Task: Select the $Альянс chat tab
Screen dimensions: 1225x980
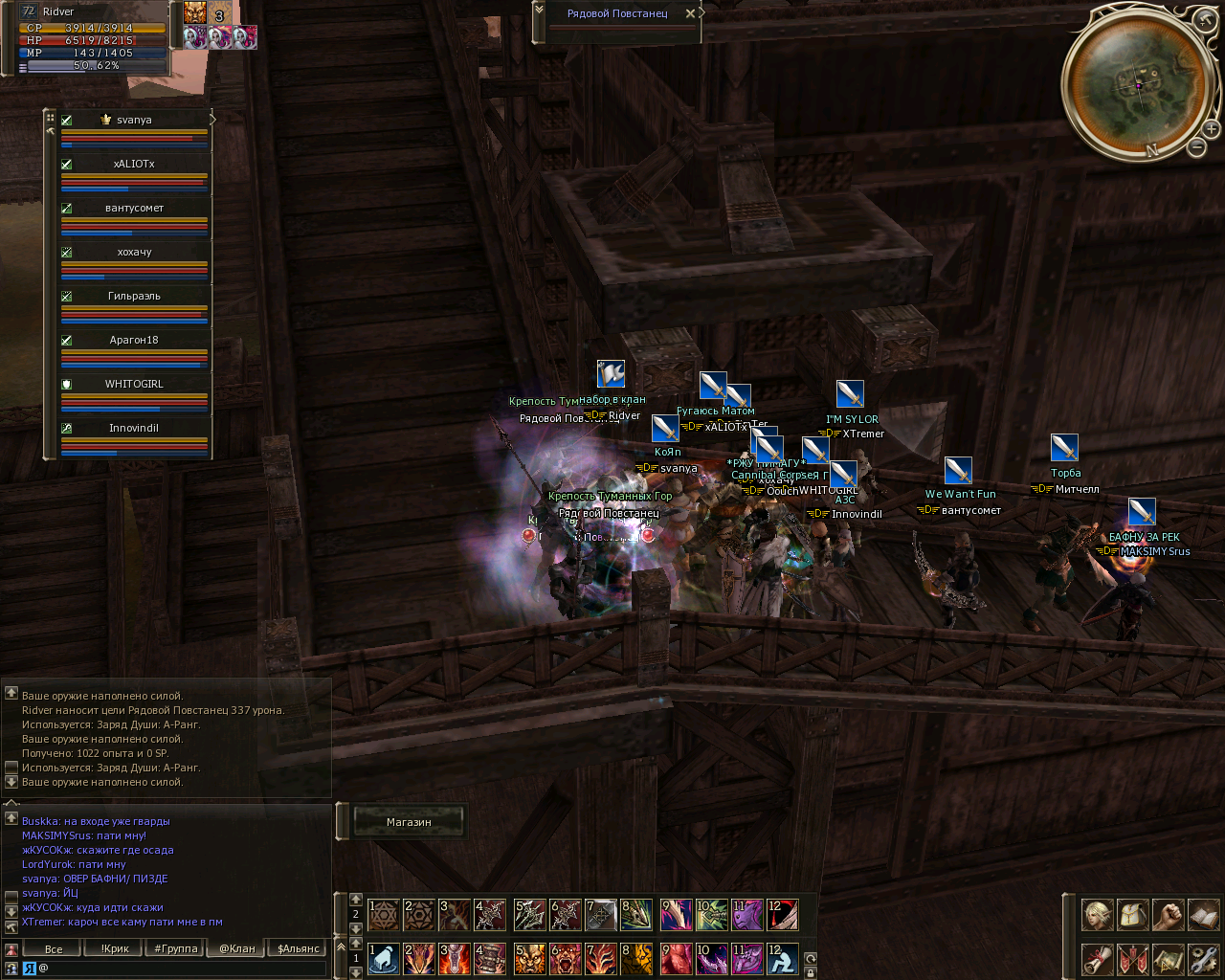Action: (x=298, y=948)
